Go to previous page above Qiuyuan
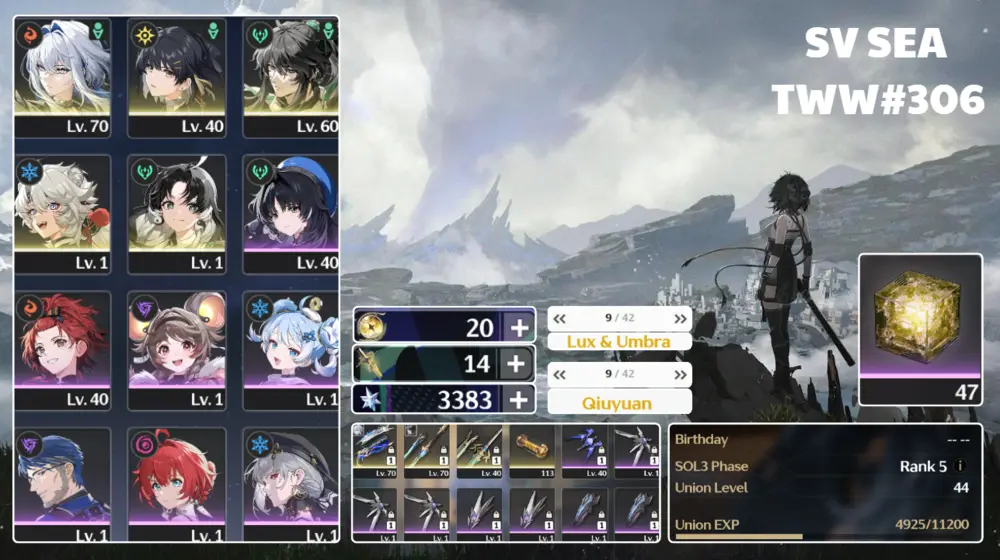1000x560 pixels. 560,376
